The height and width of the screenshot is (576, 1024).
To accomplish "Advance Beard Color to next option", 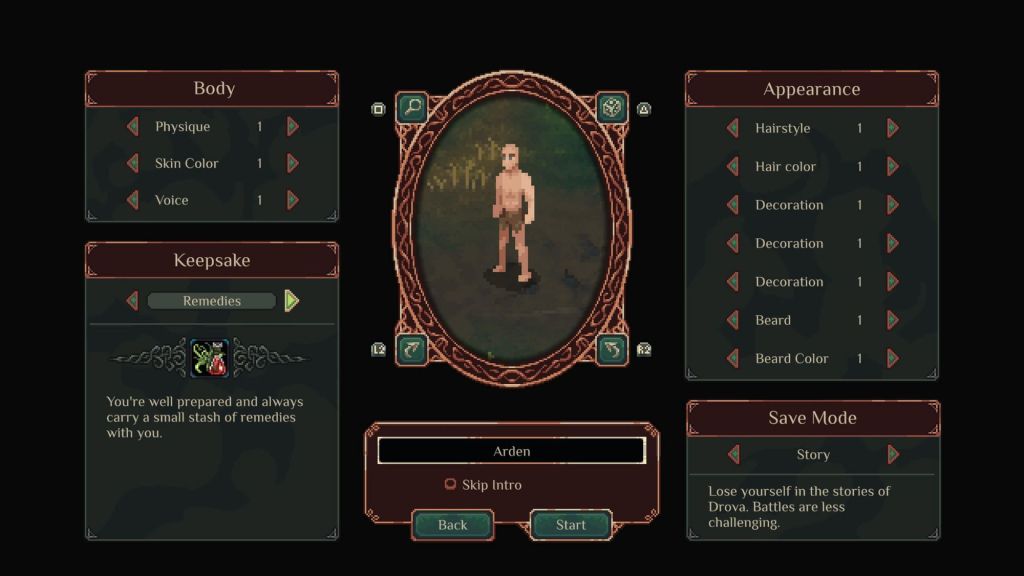I will click(893, 358).
